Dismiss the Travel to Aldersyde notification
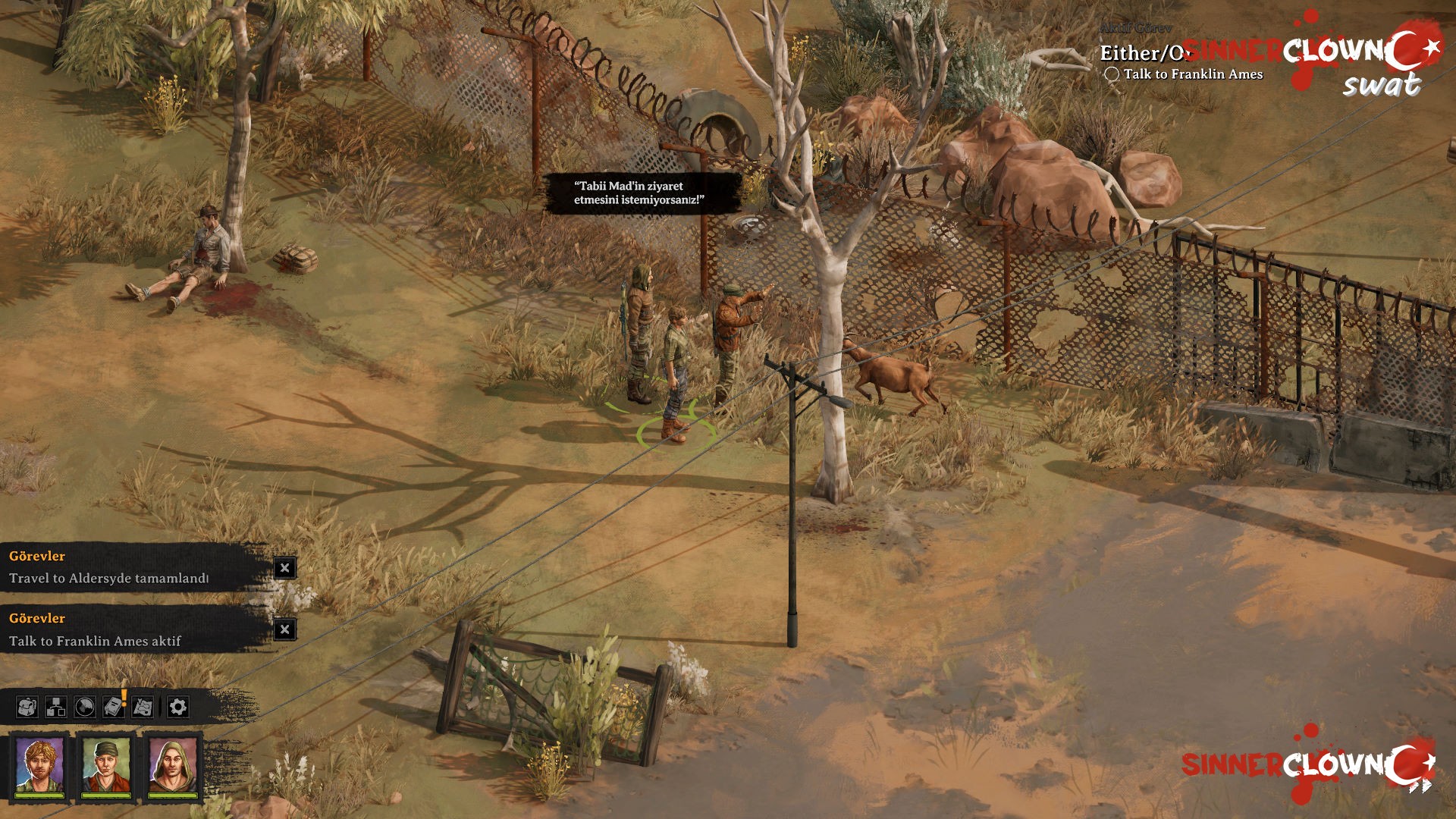Image resolution: width=1456 pixels, height=819 pixels. click(x=284, y=568)
